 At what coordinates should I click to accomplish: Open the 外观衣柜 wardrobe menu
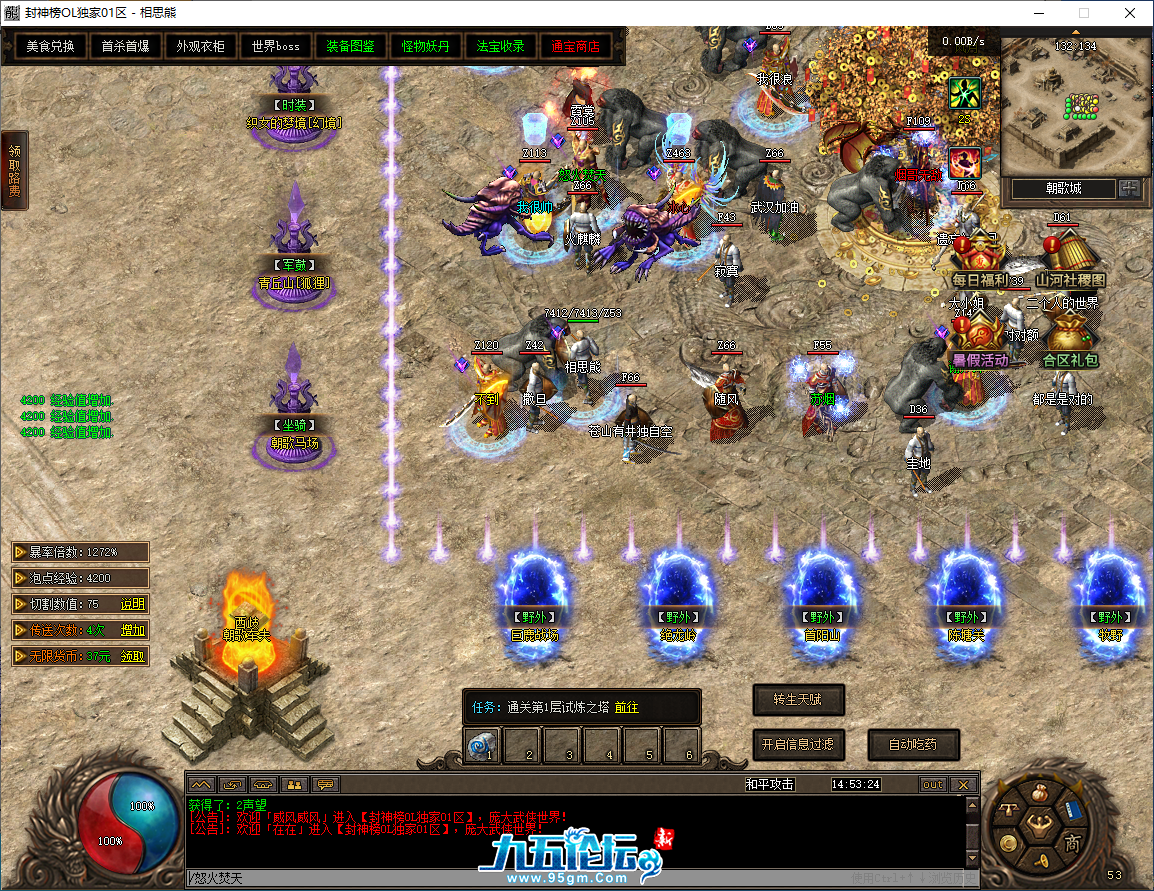pos(200,46)
